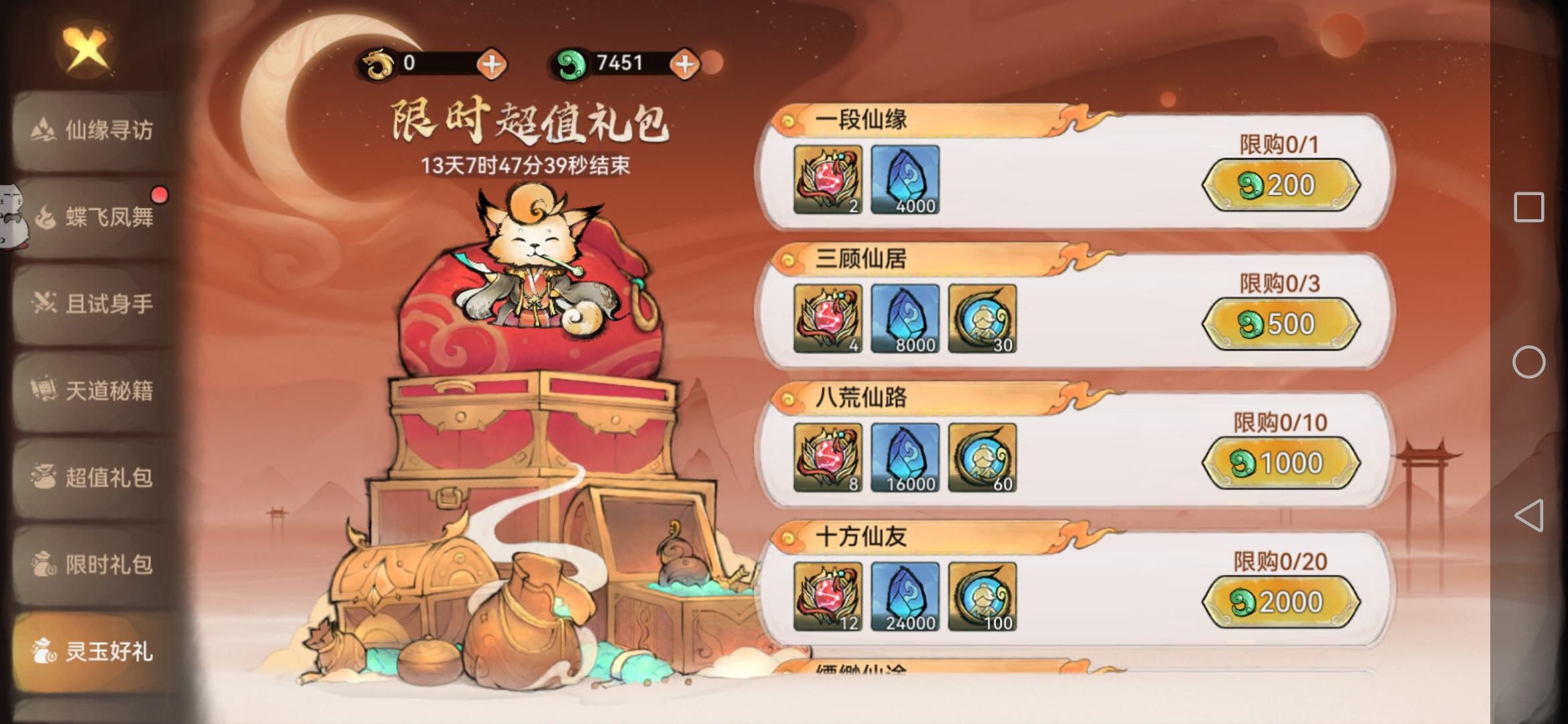The width and height of the screenshot is (1568, 724).
Task: Tap the red notification dot on 蝶飞凤舞
Action: pyautogui.click(x=159, y=196)
